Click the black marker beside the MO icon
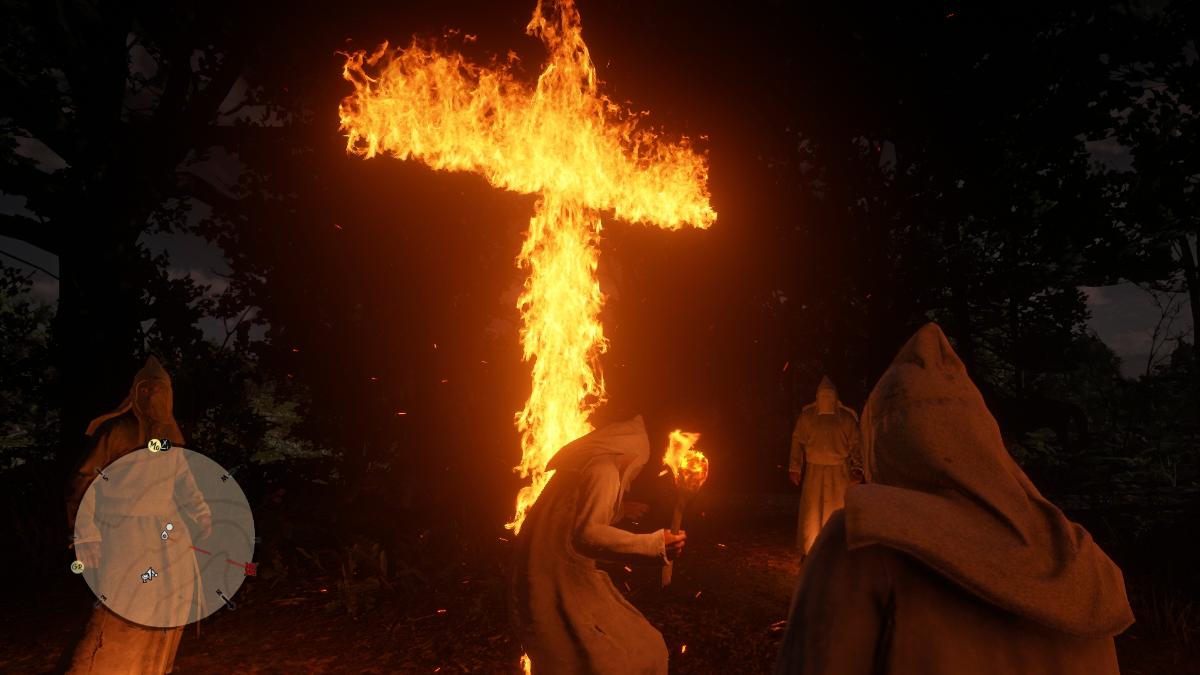 coord(166,442)
